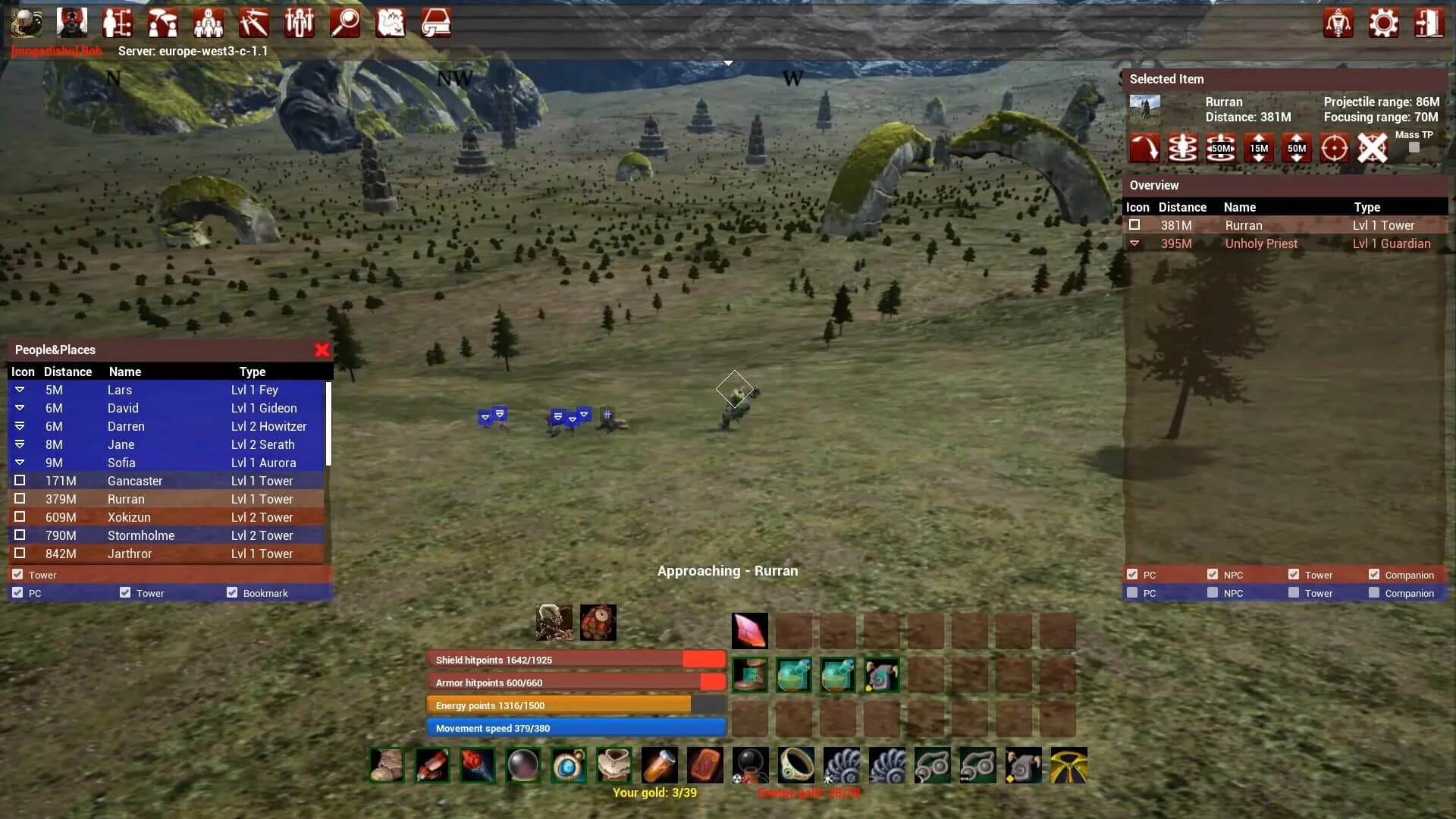
Task: Open the crossed weapons combat icon
Action: coord(254,23)
